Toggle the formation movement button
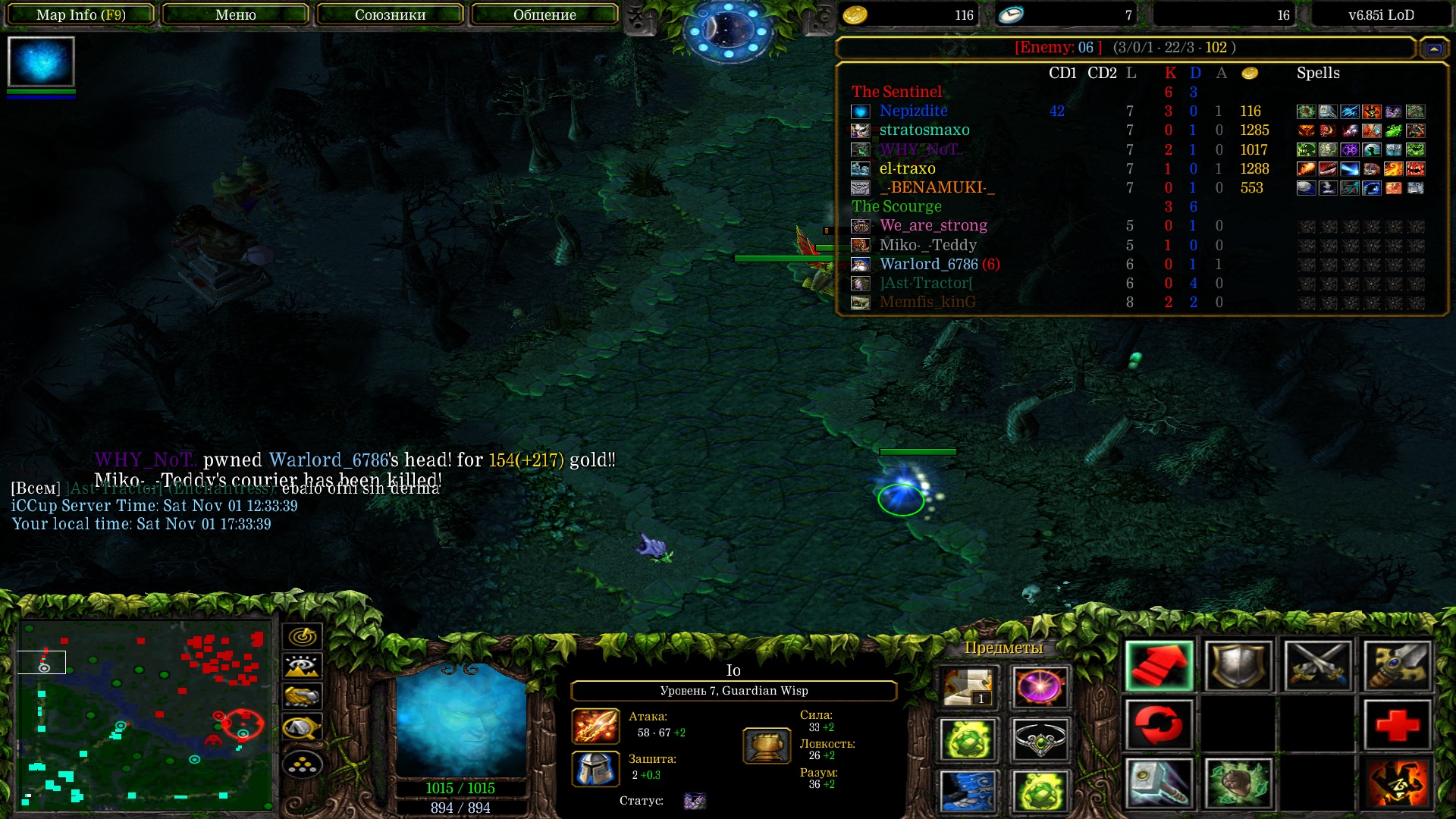This screenshot has width=1456, height=819. [302, 764]
